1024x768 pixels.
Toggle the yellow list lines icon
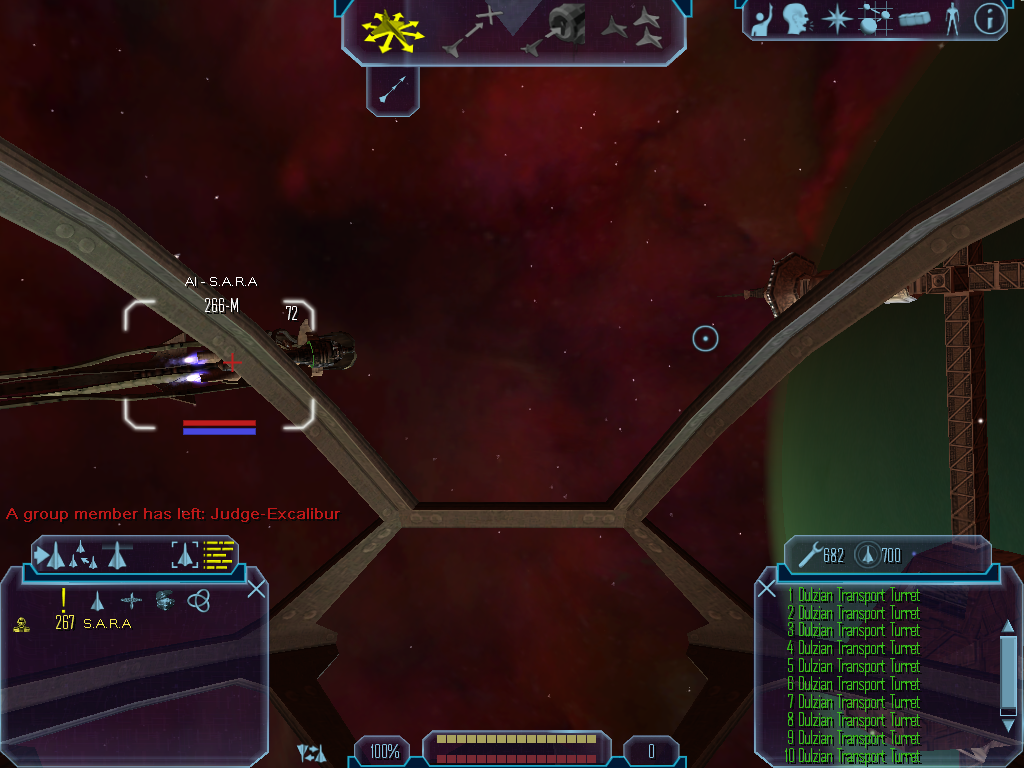pos(218,554)
